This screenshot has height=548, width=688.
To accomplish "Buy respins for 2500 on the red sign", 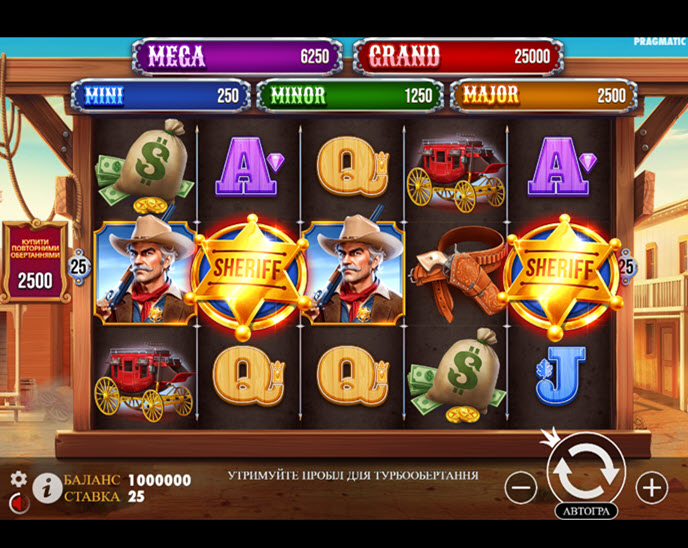I will [36, 264].
